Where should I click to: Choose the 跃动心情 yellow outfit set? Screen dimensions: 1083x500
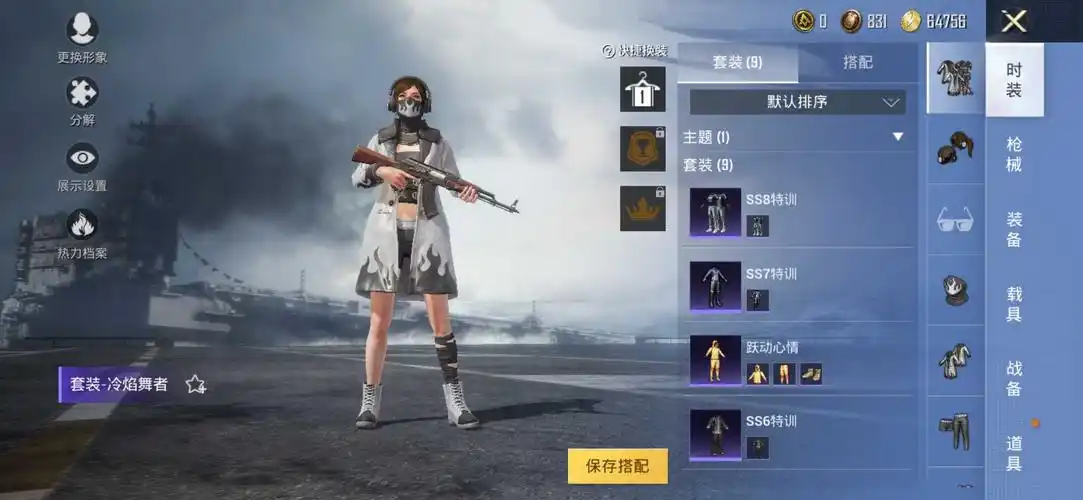pyautogui.click(x=800, y=360)
